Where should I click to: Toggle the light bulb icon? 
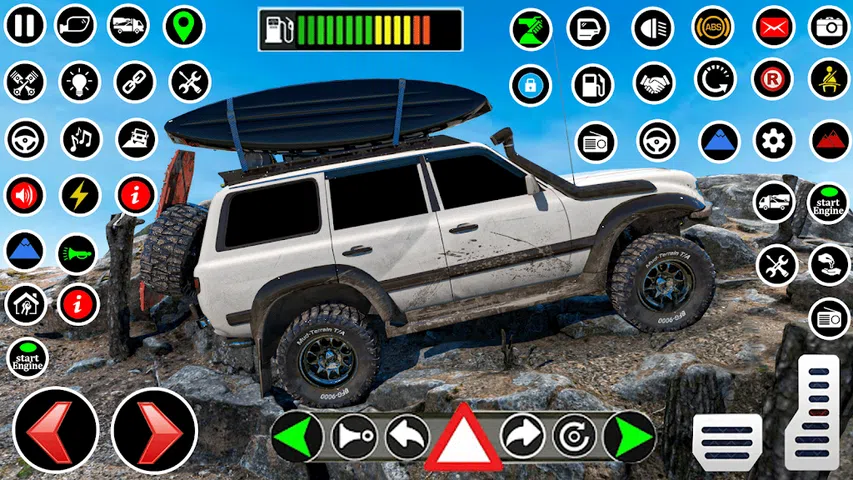(79, 81)
